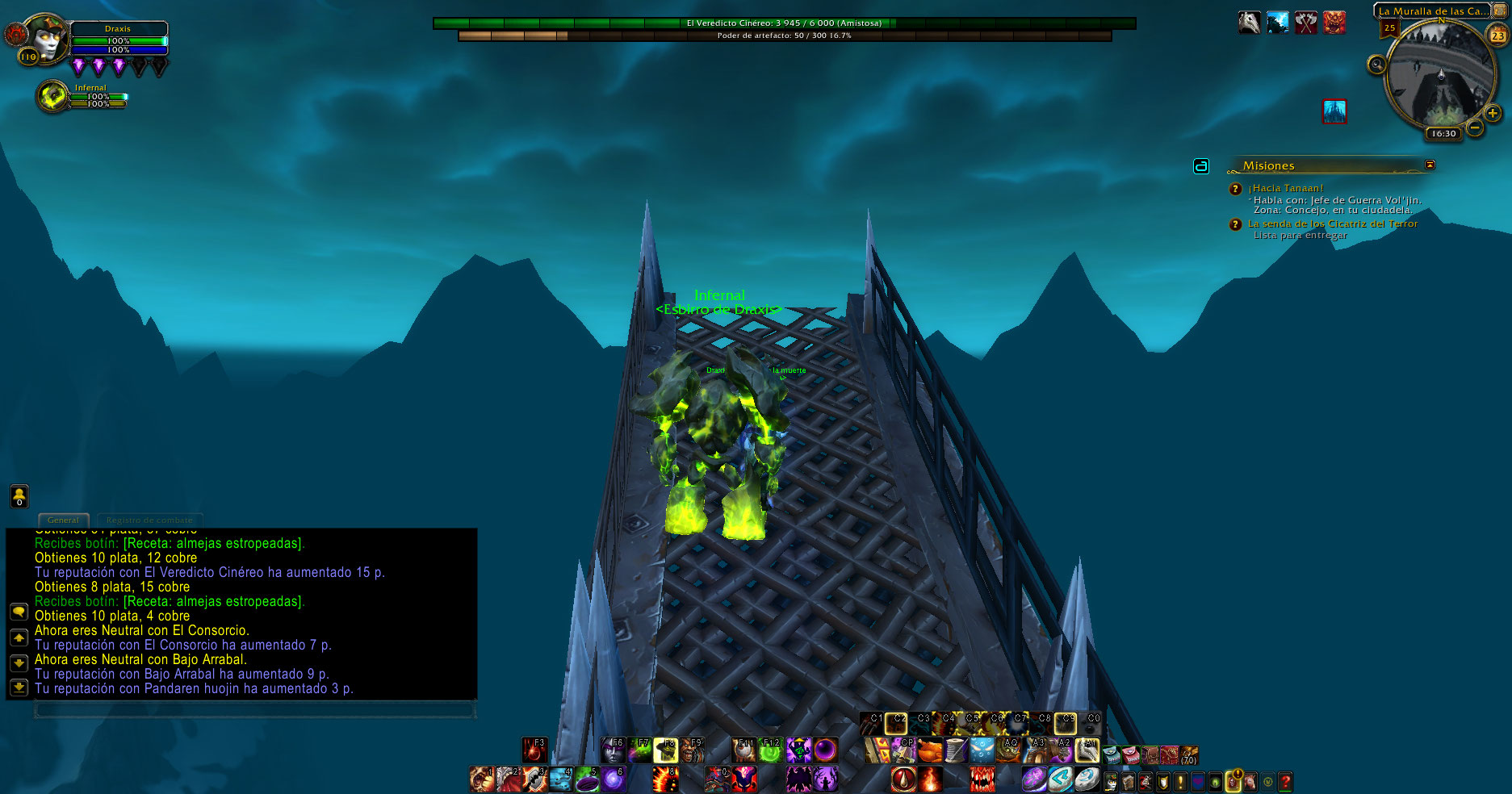Jump chat to the bottom
Viewport: 1512px width, 794px height.
pos(19,687)
